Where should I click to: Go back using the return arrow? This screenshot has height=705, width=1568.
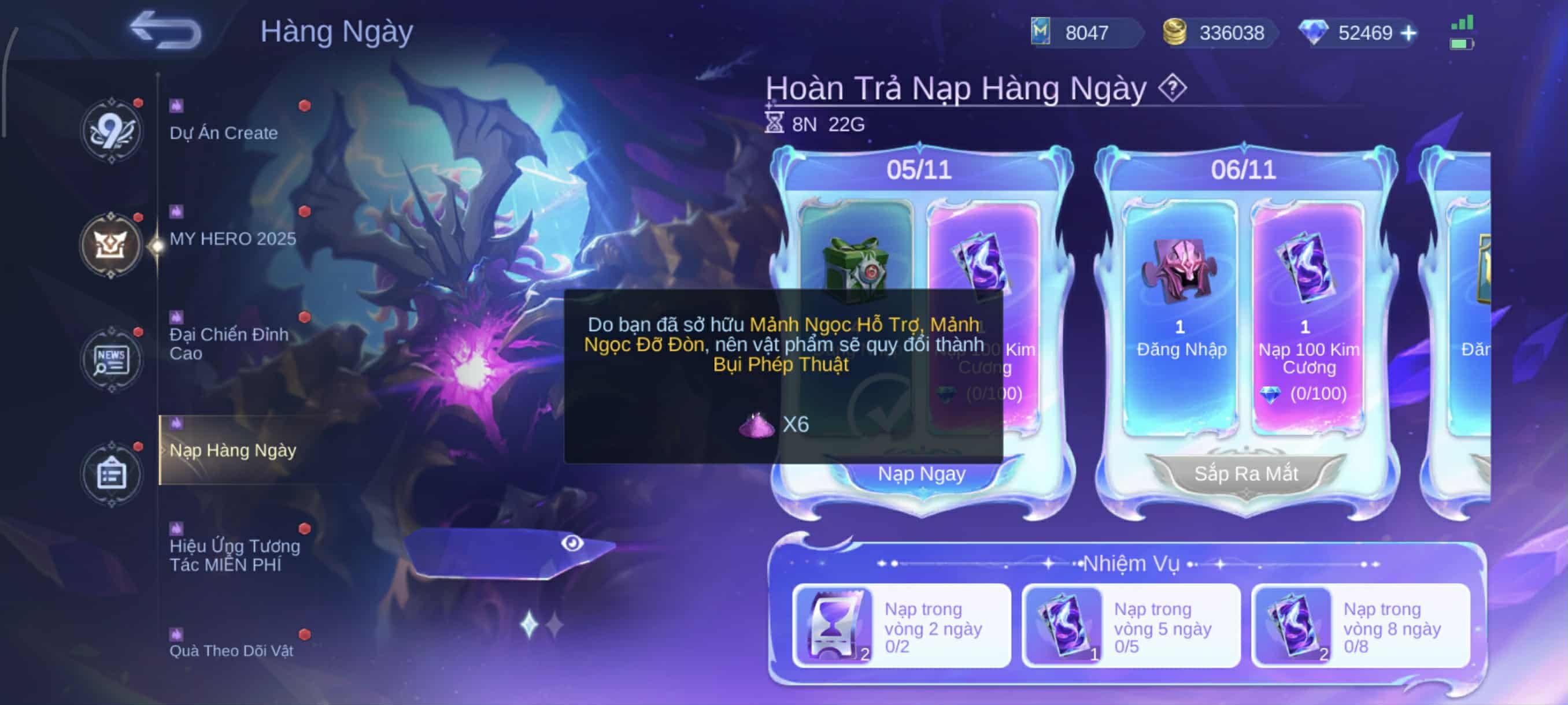[x=165, y=31]
